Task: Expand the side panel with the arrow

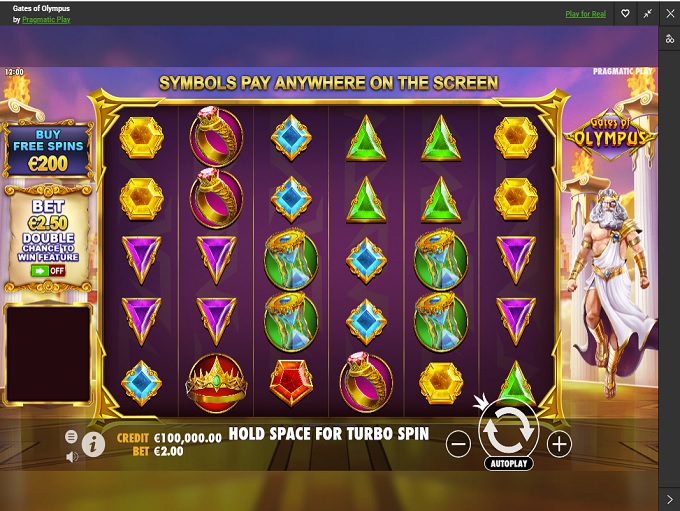Action: 670,498
